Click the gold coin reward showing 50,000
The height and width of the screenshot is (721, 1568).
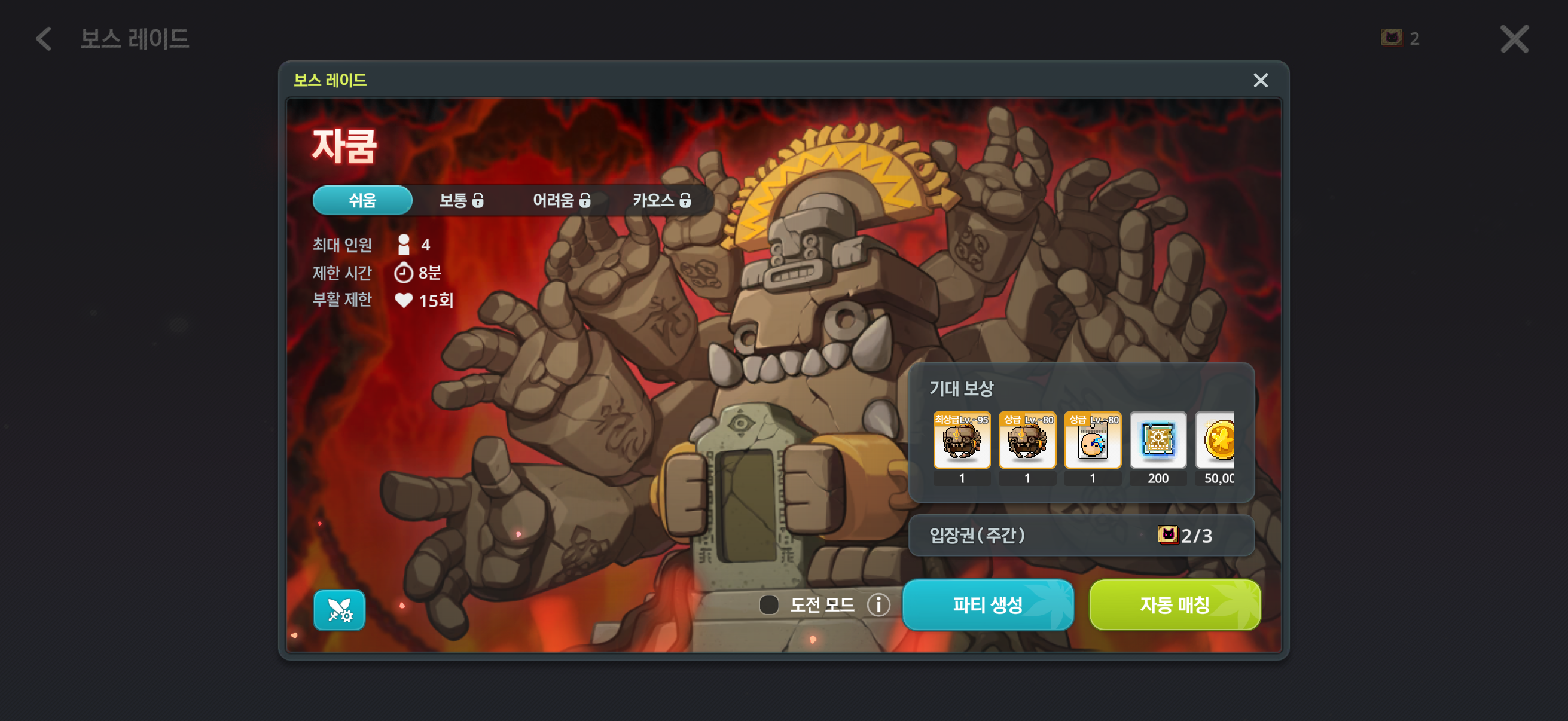tap(1221, 441)
